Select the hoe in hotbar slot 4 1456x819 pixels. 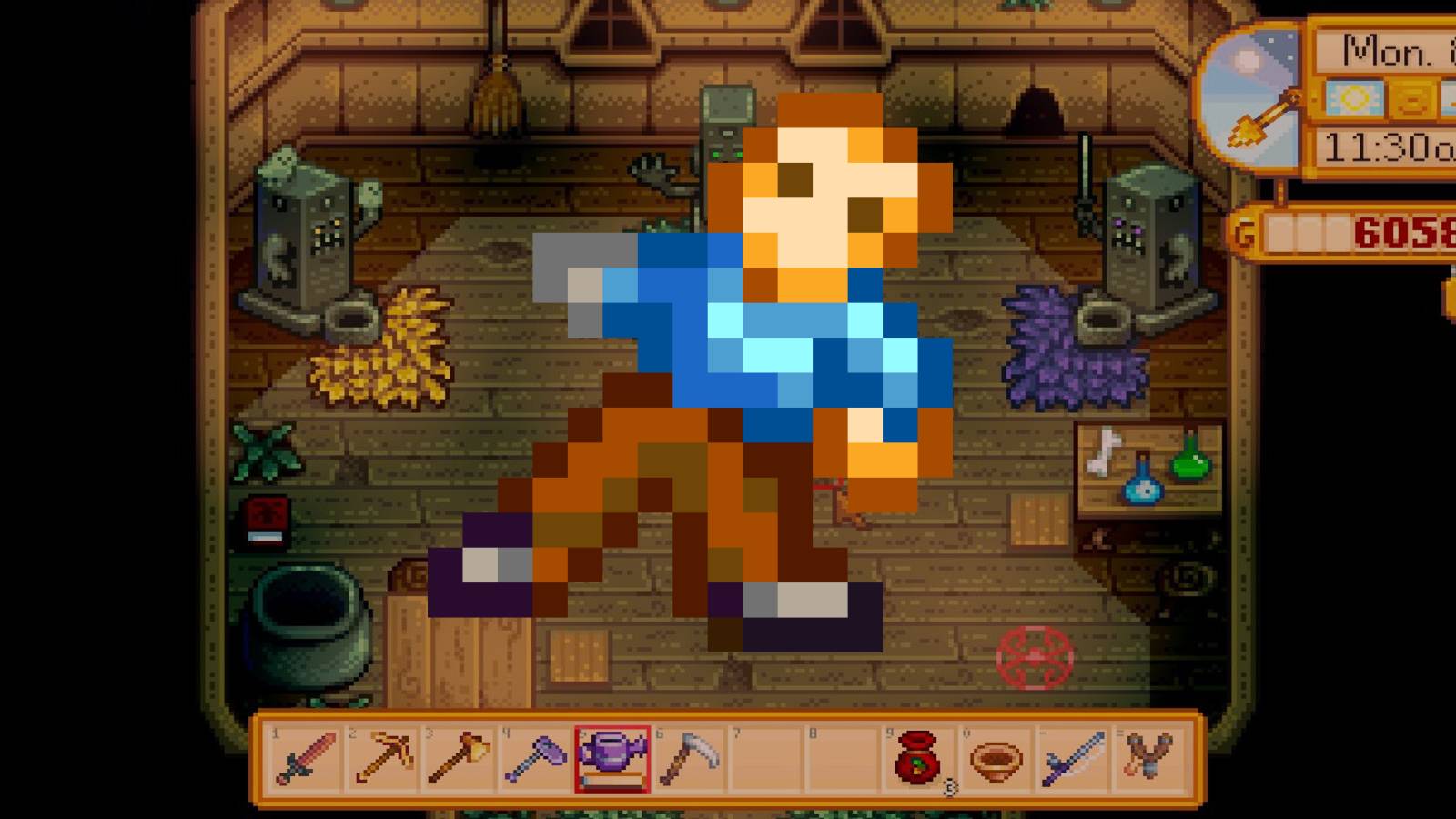coord(536,757)
